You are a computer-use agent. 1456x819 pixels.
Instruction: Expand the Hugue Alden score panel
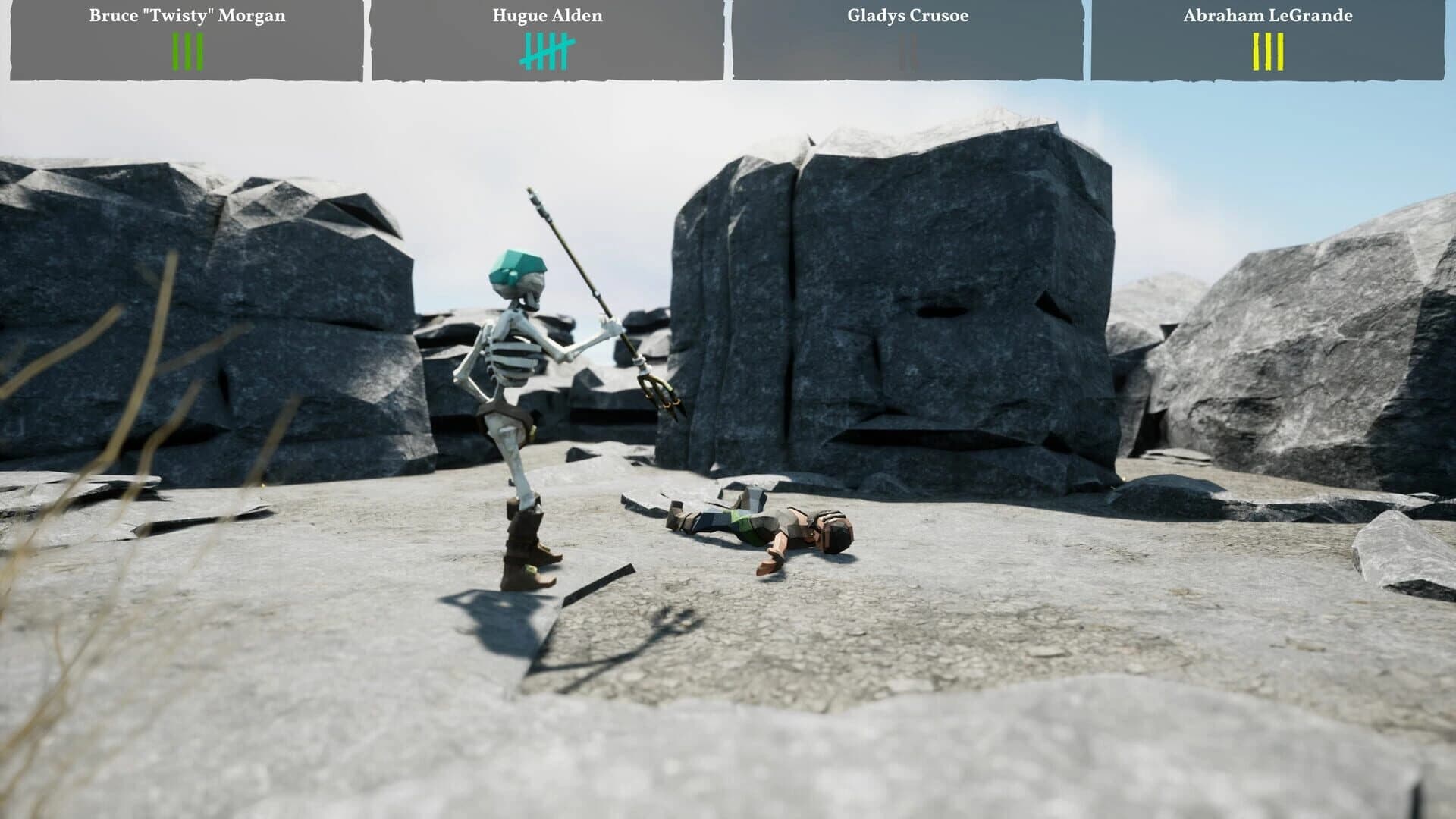click(545, 38)
